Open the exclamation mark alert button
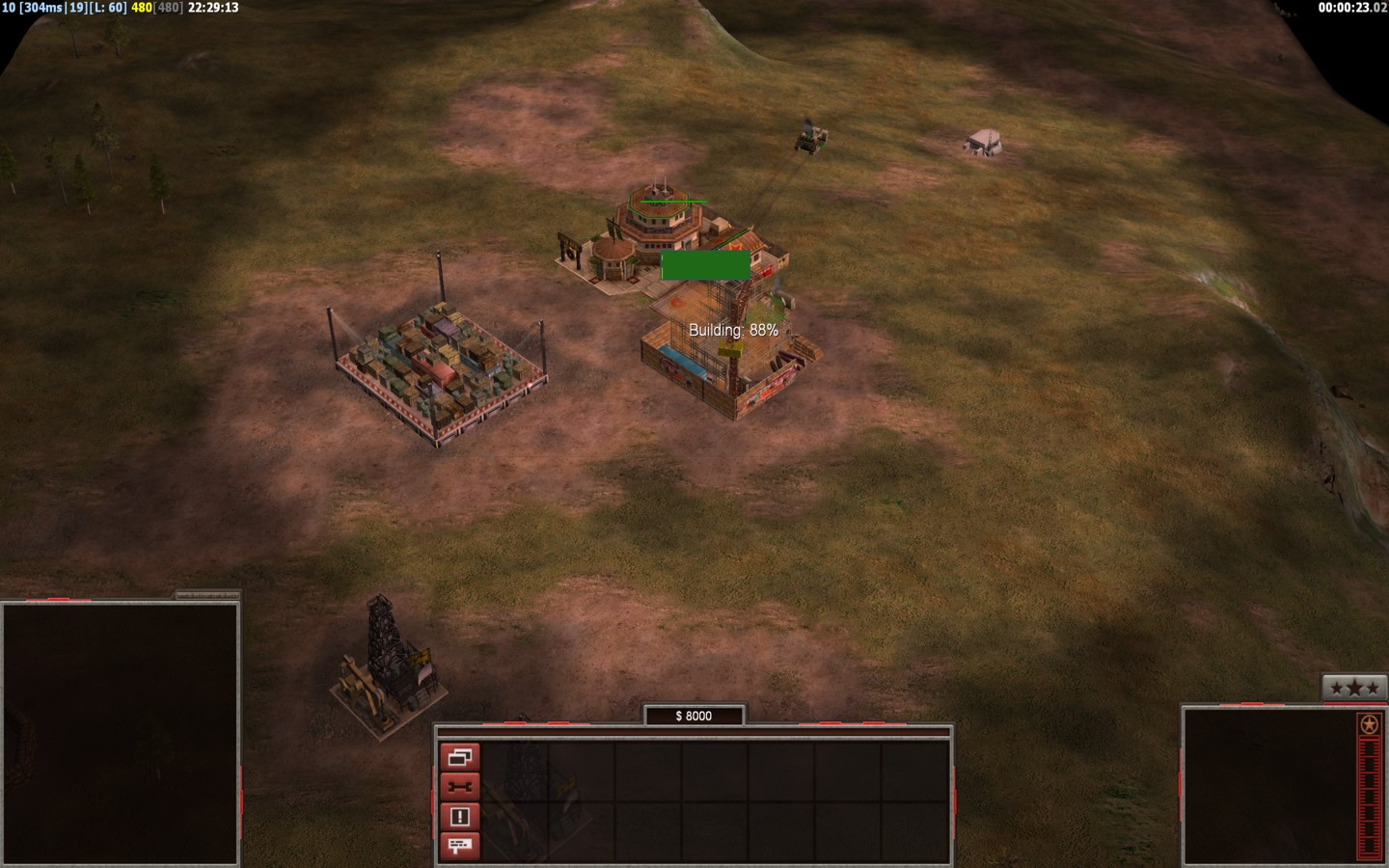The width and height of the screenshot is (1389, 868). tap(459, 817)
